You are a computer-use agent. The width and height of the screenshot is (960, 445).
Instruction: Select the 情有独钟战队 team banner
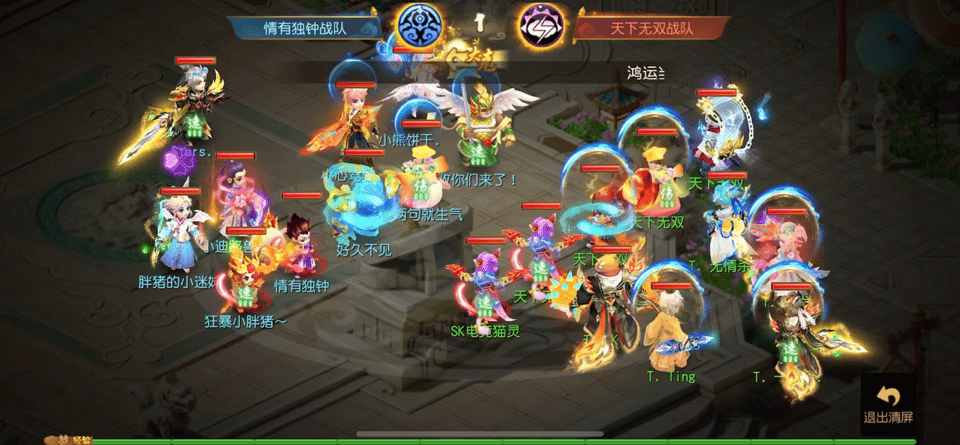pyautogui.click(x=306, y=28)
